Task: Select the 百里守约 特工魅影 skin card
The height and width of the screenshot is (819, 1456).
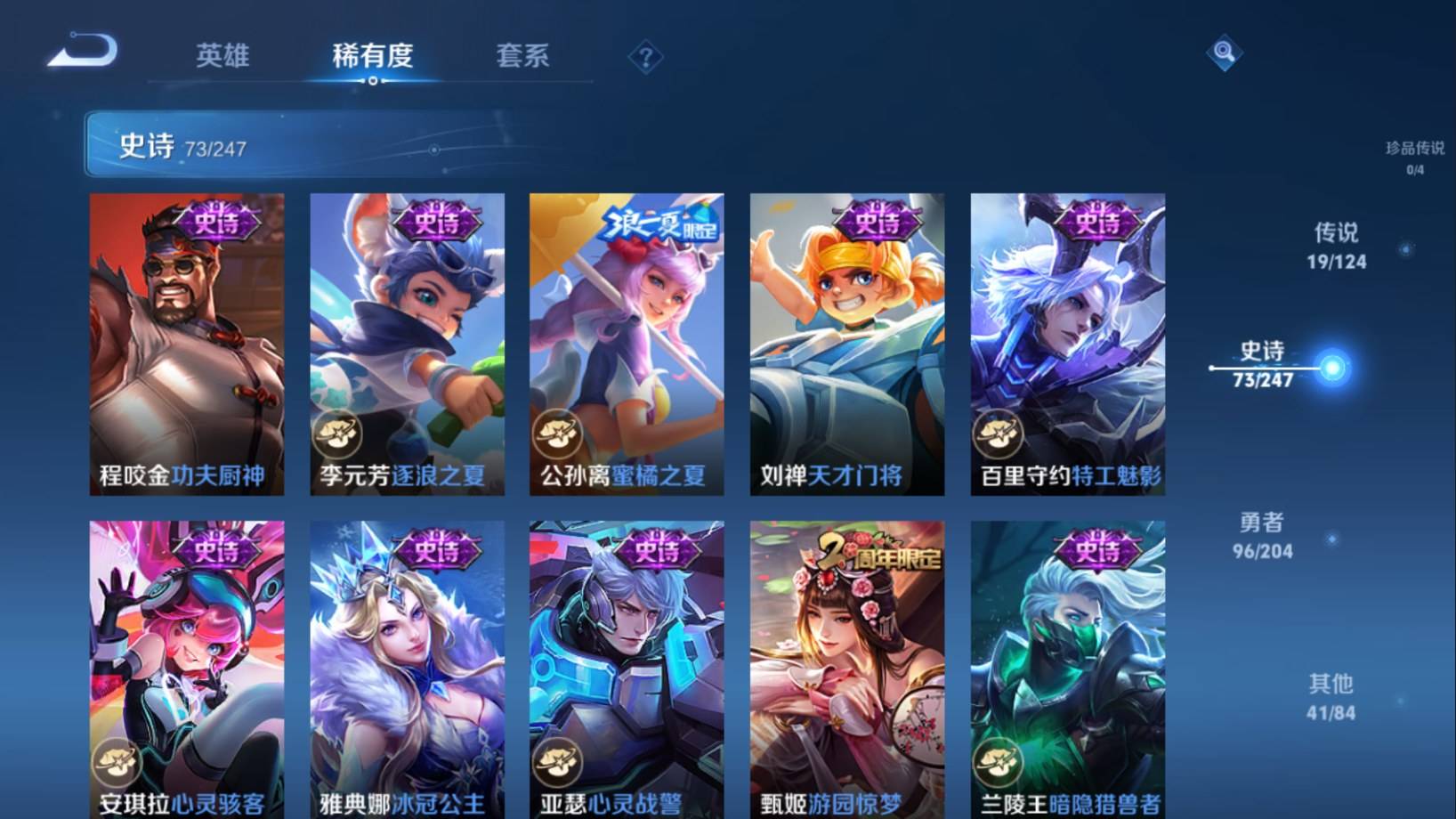Action: pyautogui.click(x=1067, y=345)
